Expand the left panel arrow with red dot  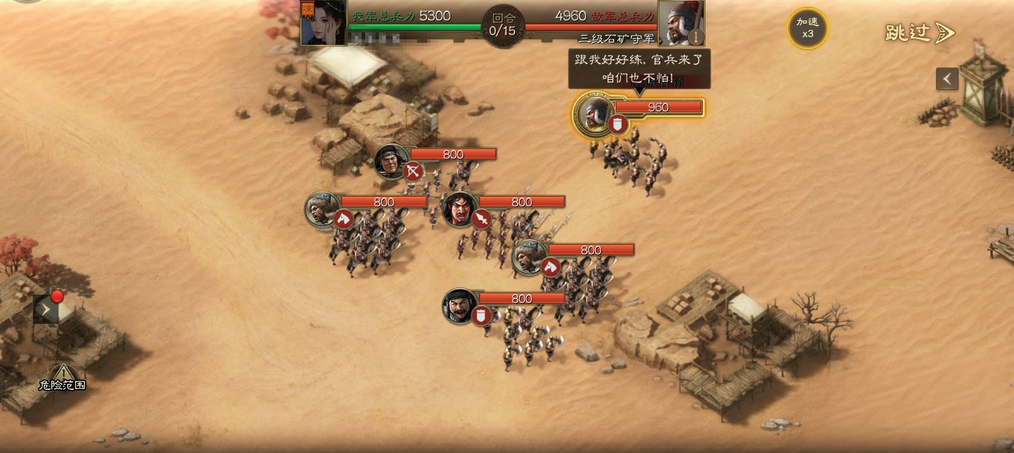click(x=47, y=309)
